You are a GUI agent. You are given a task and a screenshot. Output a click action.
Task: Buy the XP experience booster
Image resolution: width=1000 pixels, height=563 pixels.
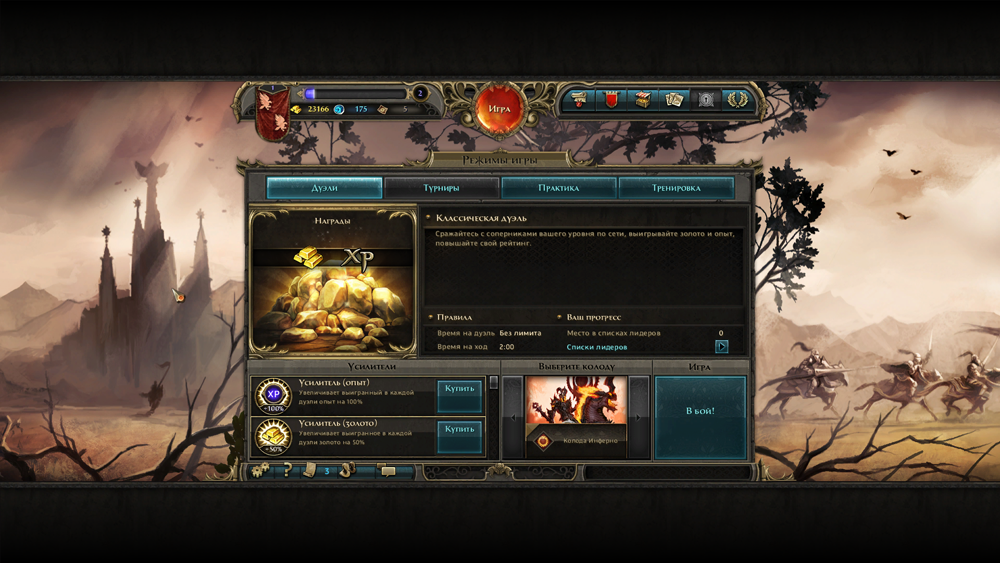pos(460,396)
